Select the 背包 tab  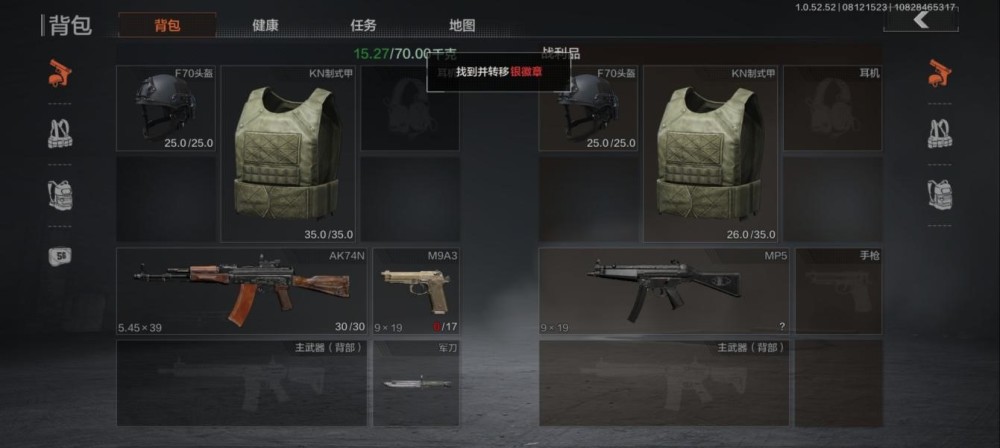click(167, 25)
